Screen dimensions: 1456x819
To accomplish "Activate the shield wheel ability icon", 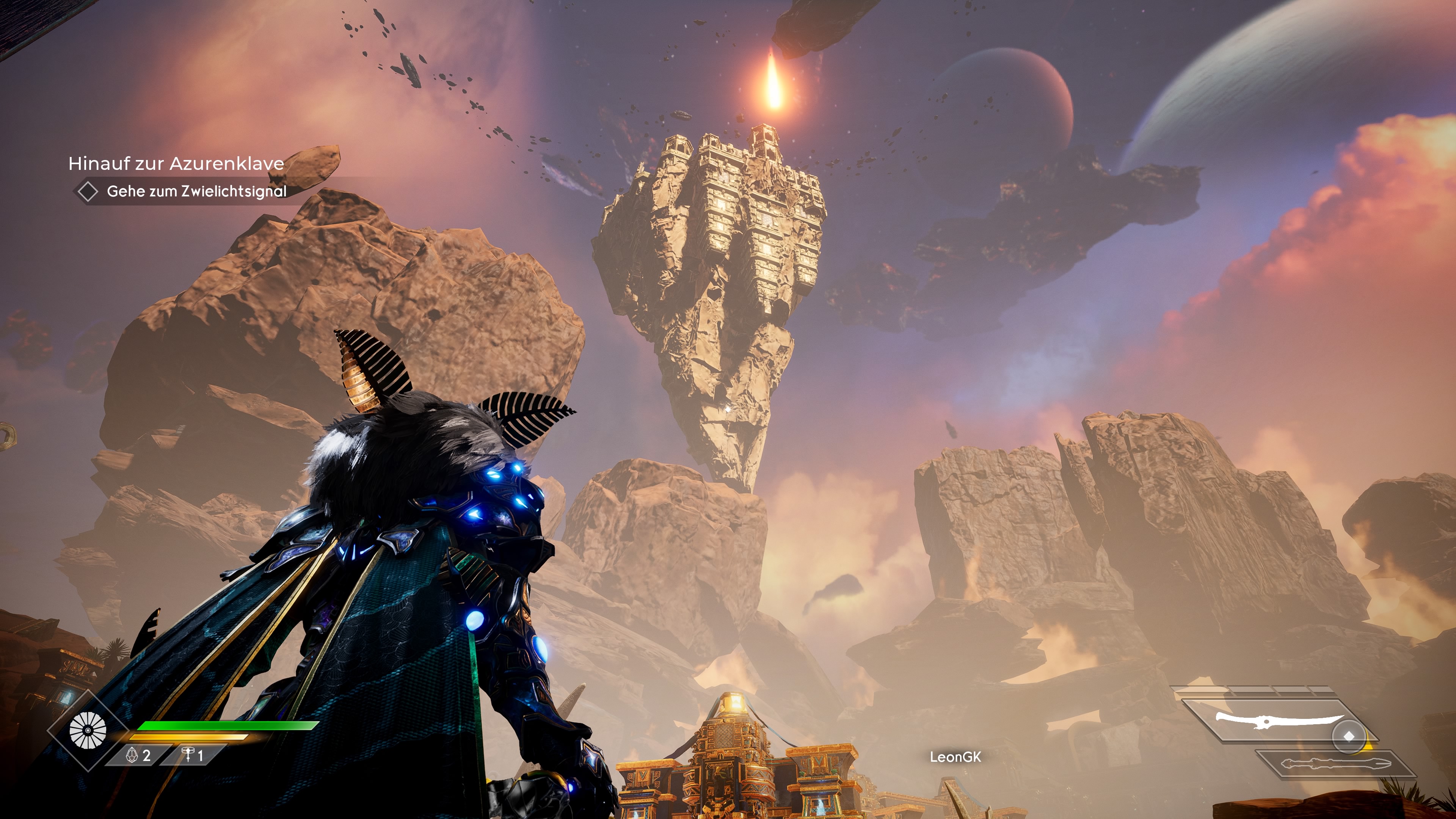I will tap(88, 730).
